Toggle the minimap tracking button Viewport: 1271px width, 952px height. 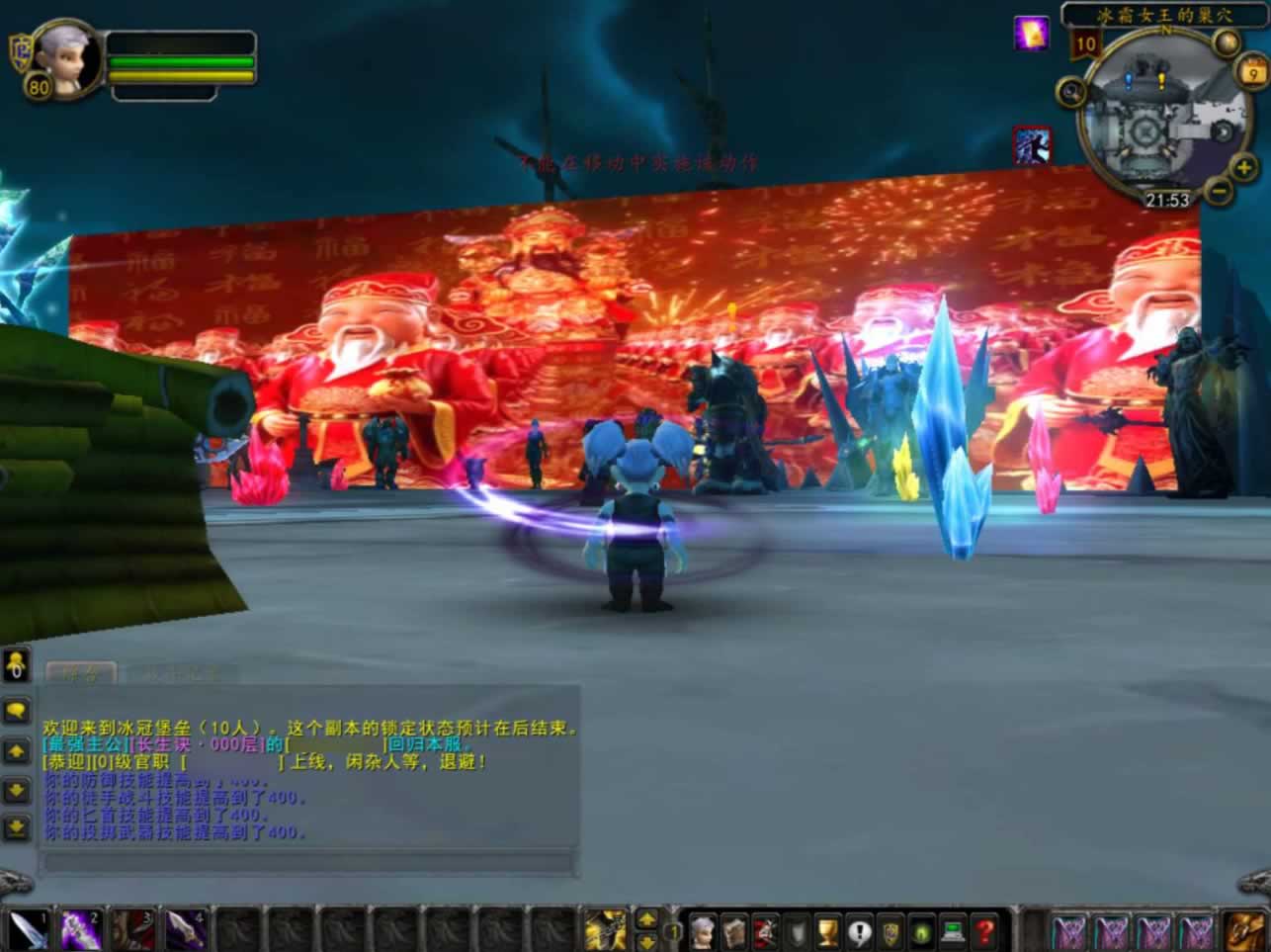pos(1071,93)
